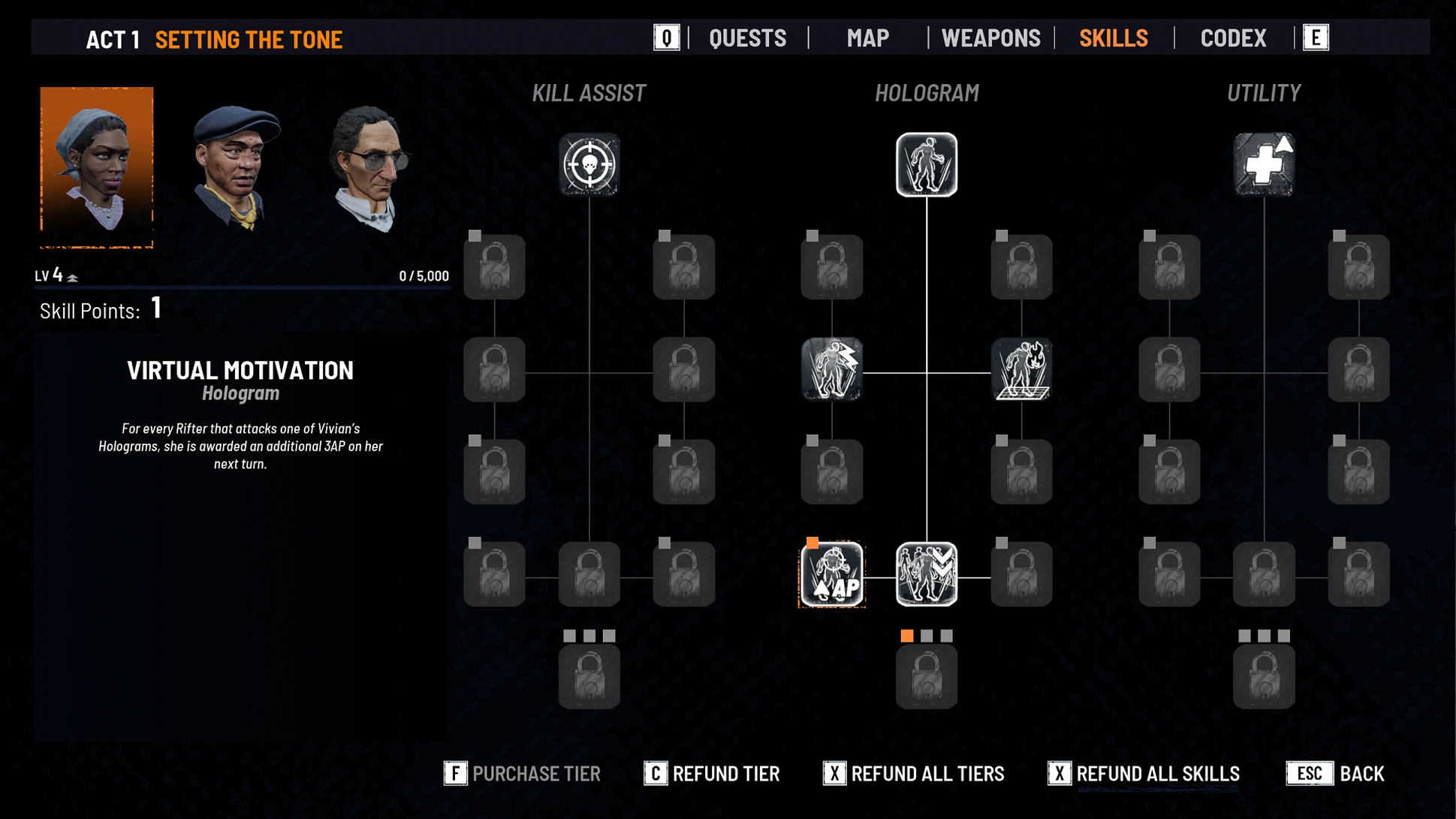Choose the man in flat cap portrait
Screen dimensions: 1456x819
pos(235,168)
